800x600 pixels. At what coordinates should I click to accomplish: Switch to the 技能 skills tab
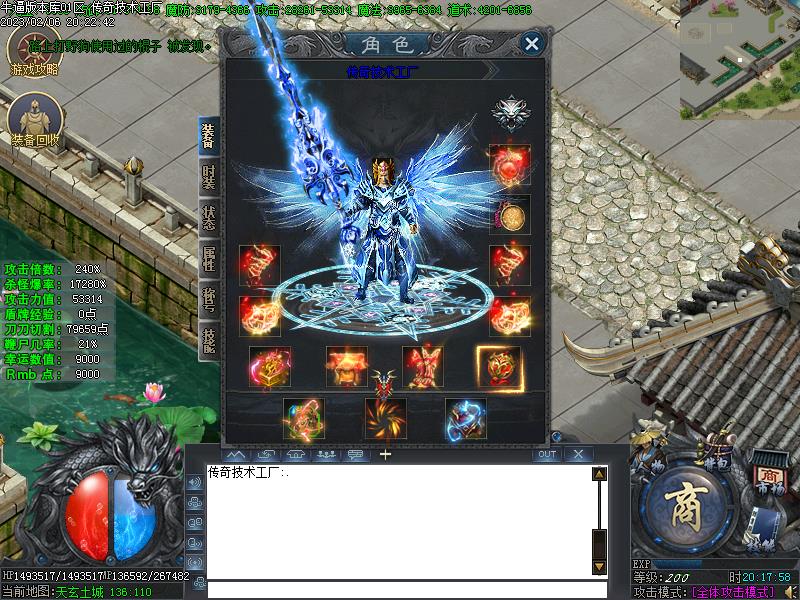208,340
